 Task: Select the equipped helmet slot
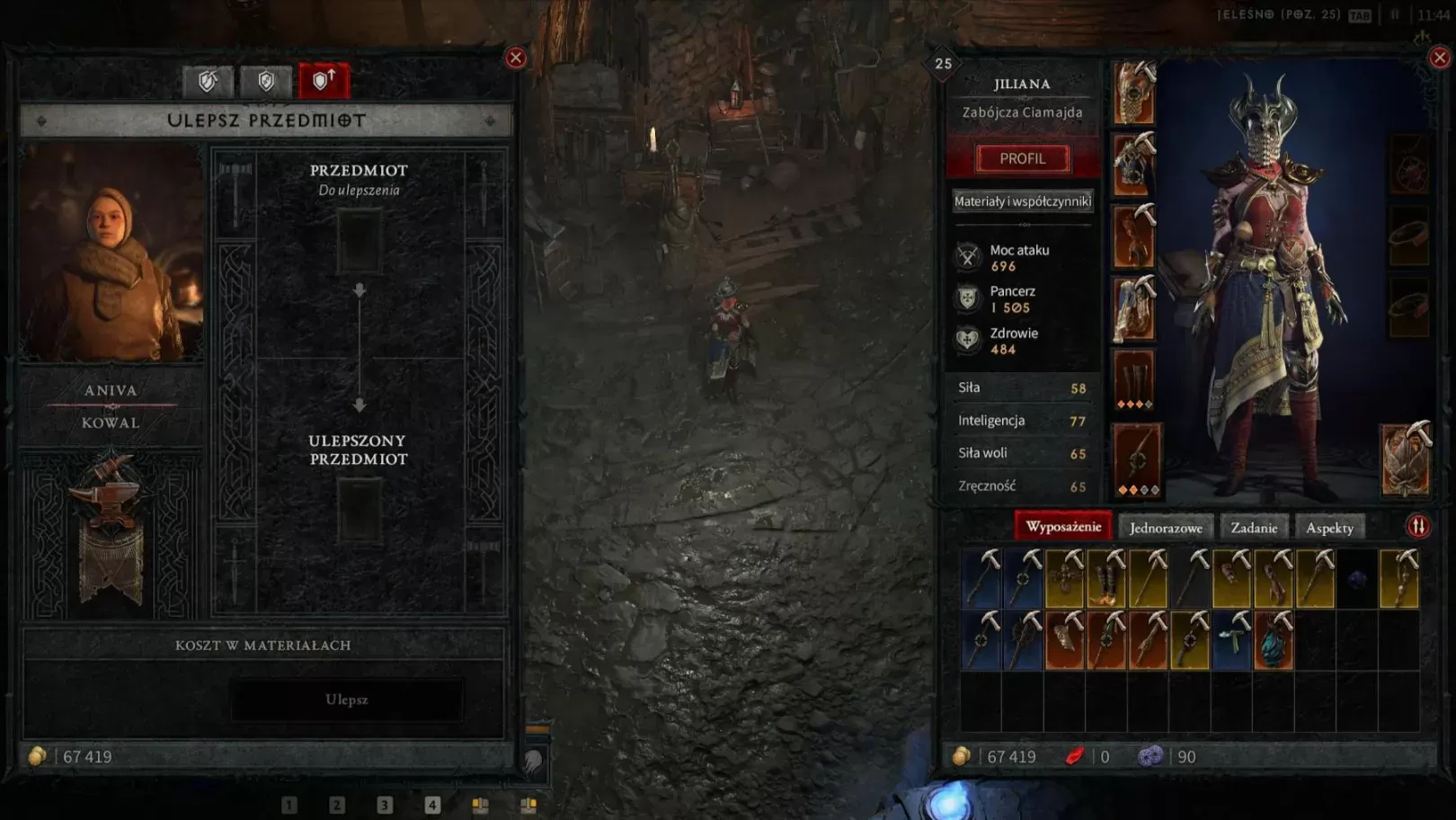1133,94
